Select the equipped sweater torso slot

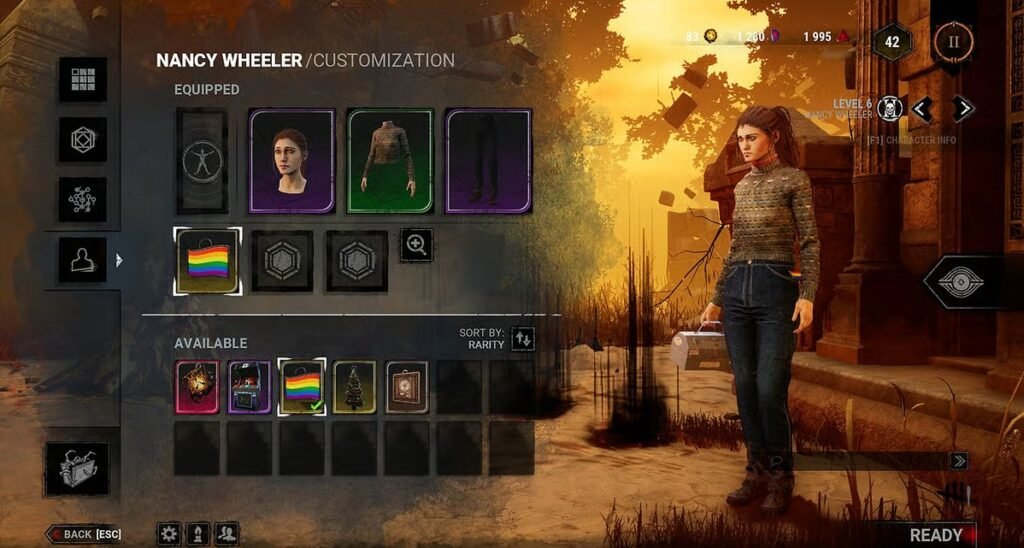coord(390,161)
